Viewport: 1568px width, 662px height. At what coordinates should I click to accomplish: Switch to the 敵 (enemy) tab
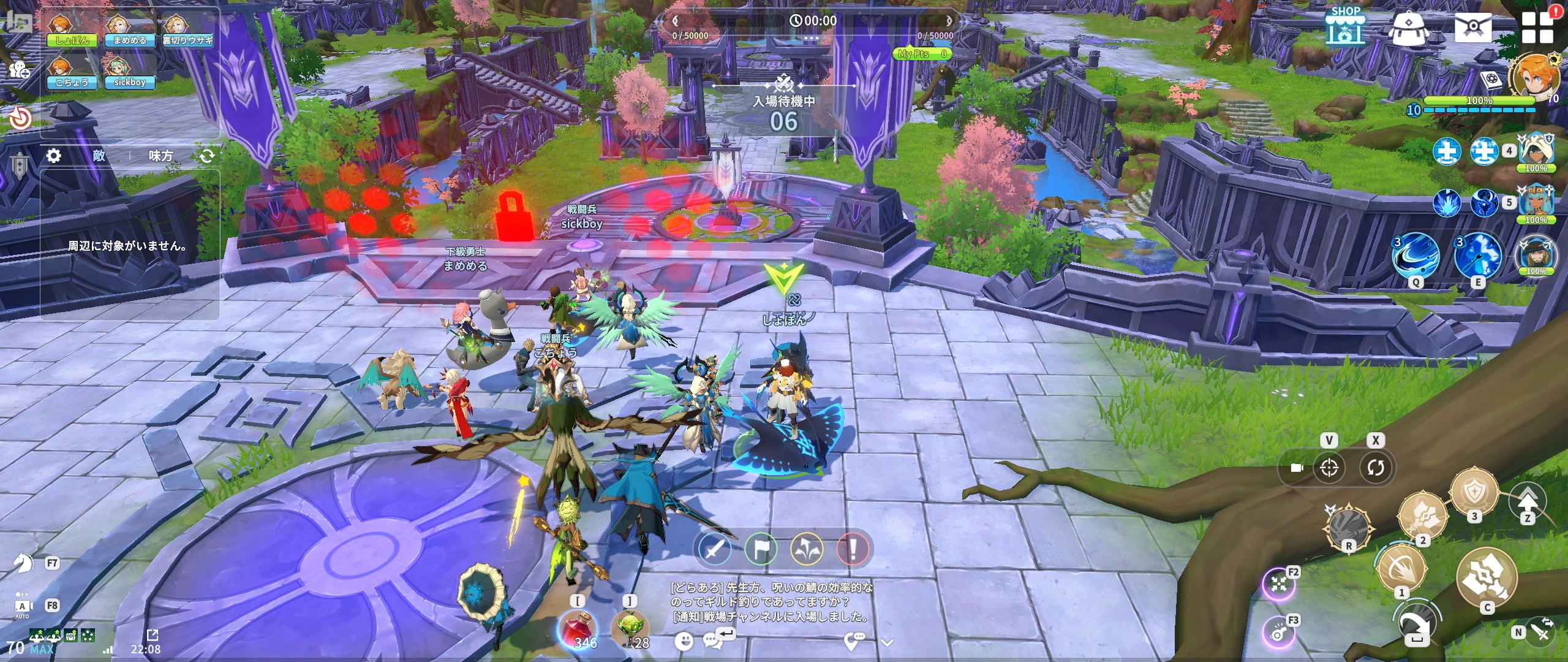coord(99,156)
